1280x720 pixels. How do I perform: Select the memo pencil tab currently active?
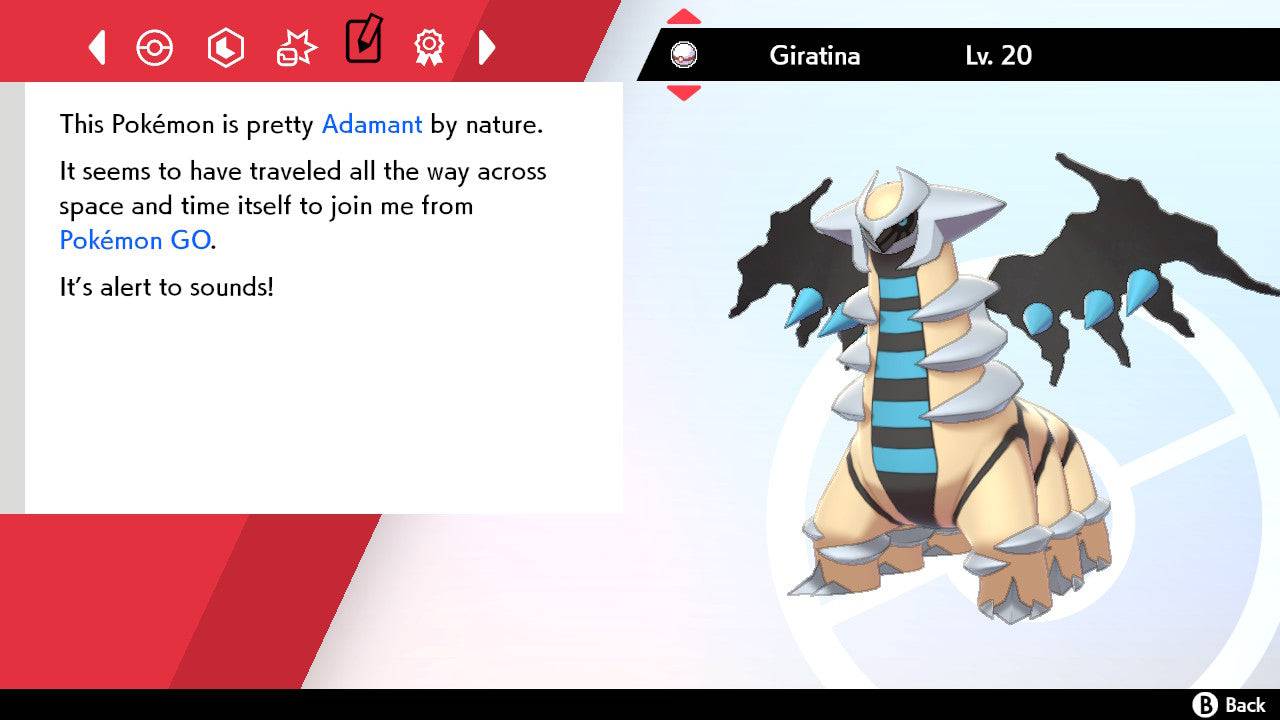coord(362,42)
